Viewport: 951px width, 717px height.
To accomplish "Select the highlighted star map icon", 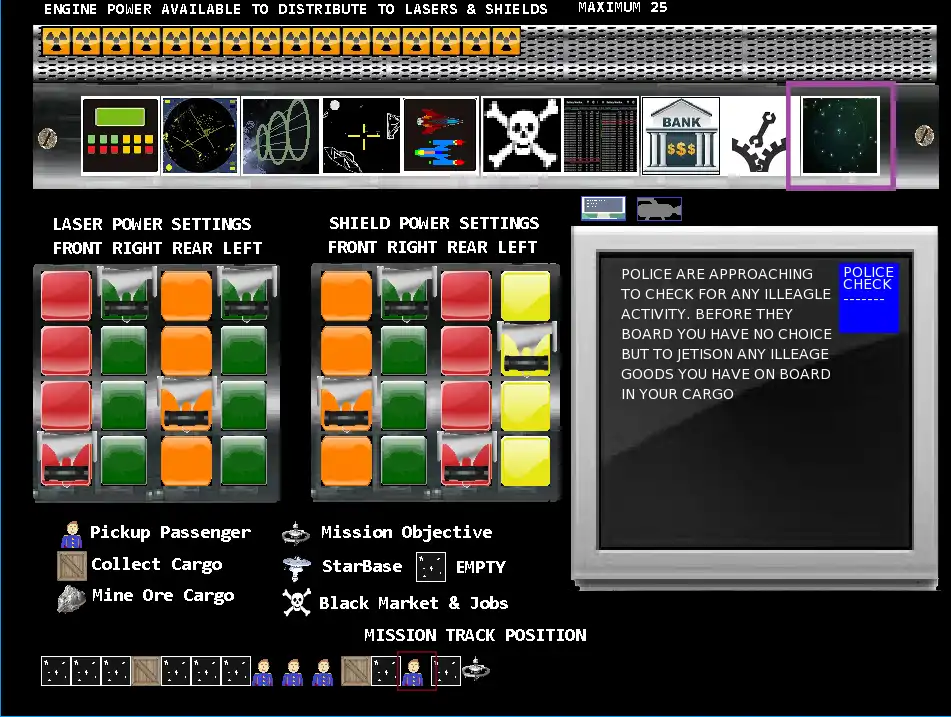I will point(840,136).
